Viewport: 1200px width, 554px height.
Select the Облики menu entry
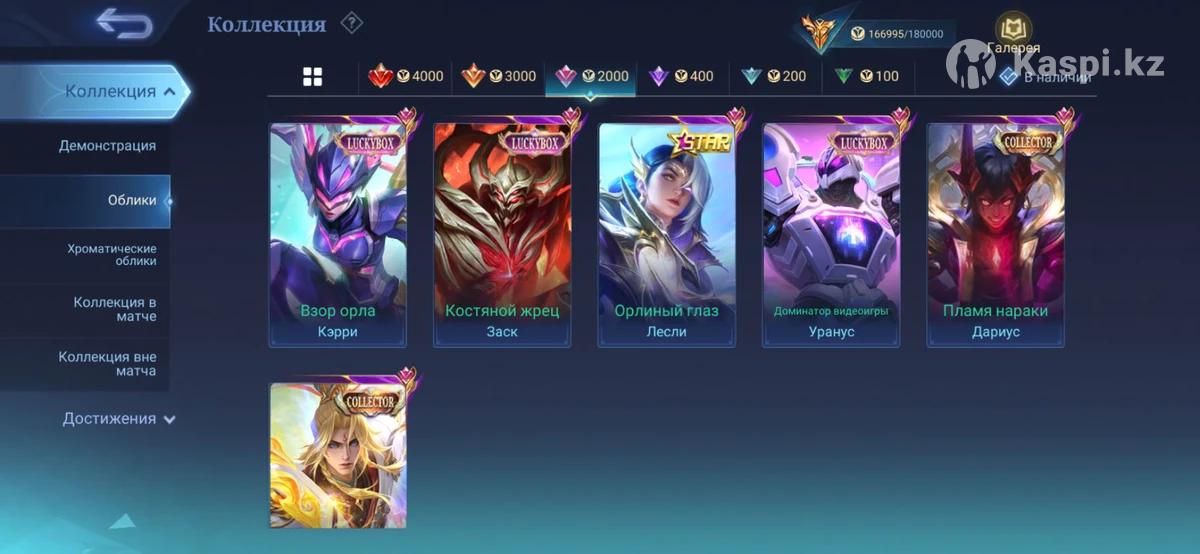tap(131, 200)
